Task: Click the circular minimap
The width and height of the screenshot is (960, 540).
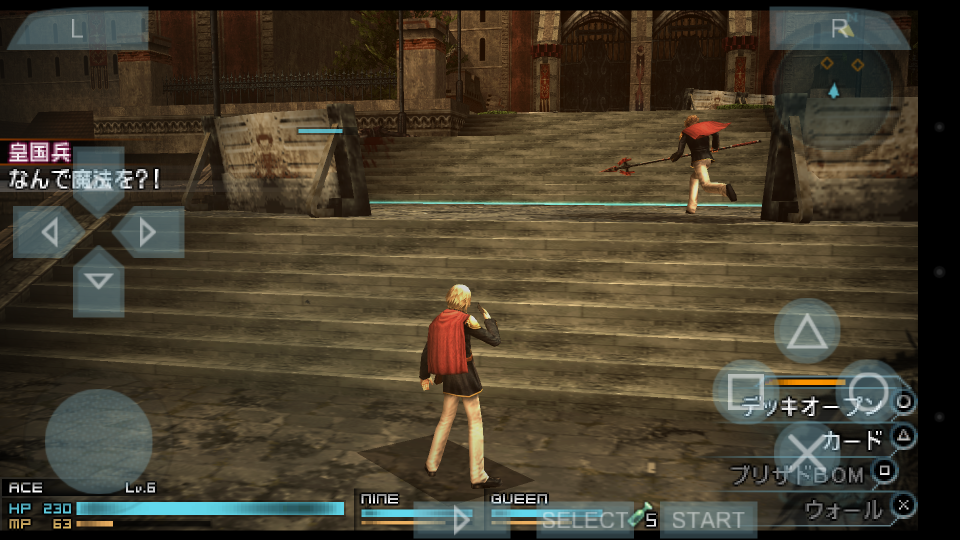Action: click(834, 88)
